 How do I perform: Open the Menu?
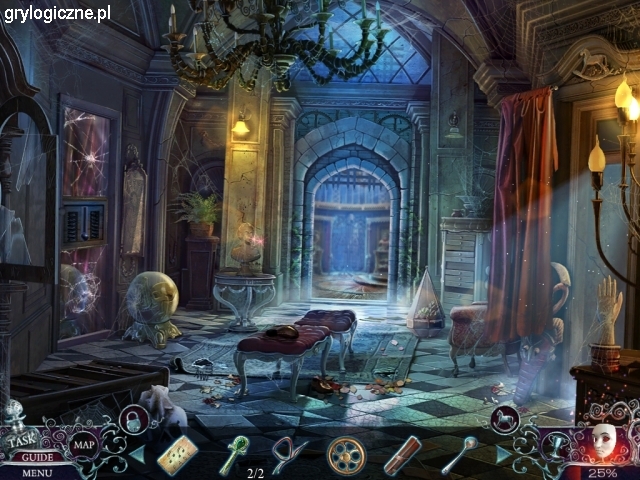pyautogui.click(x=36, y=472)
